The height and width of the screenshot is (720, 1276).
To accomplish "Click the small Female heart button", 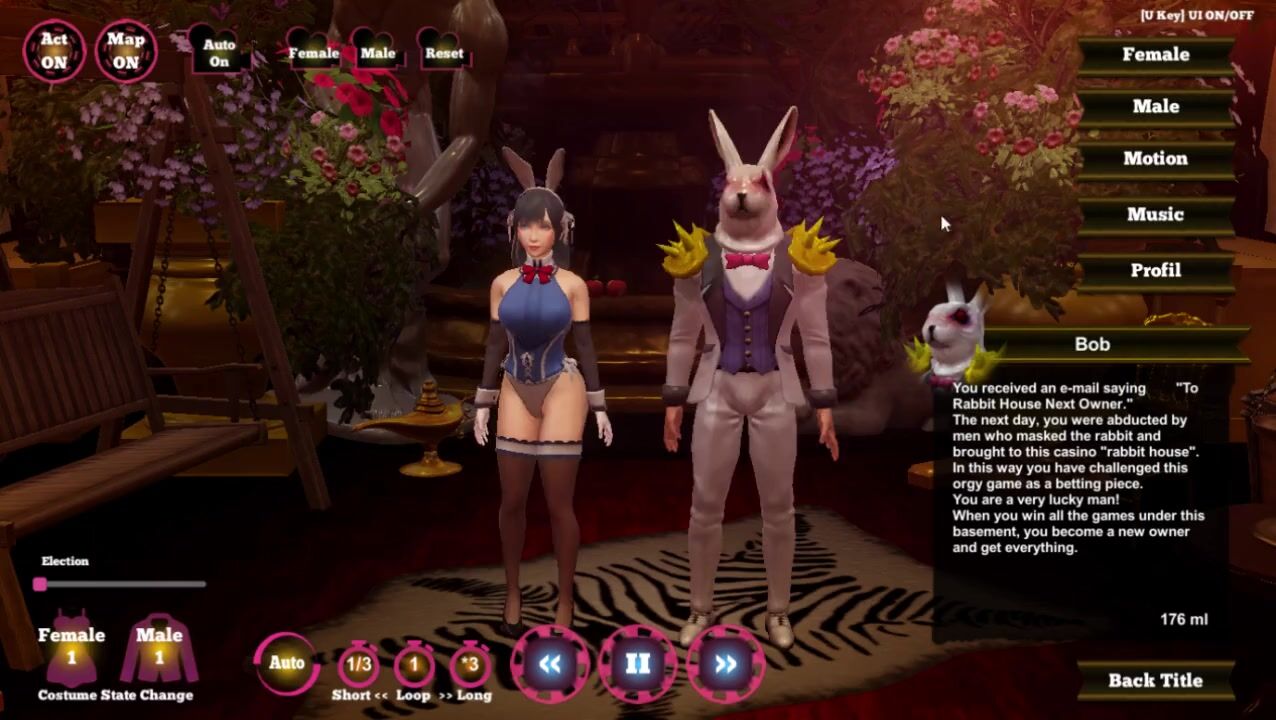I will (x=314, y=53).
